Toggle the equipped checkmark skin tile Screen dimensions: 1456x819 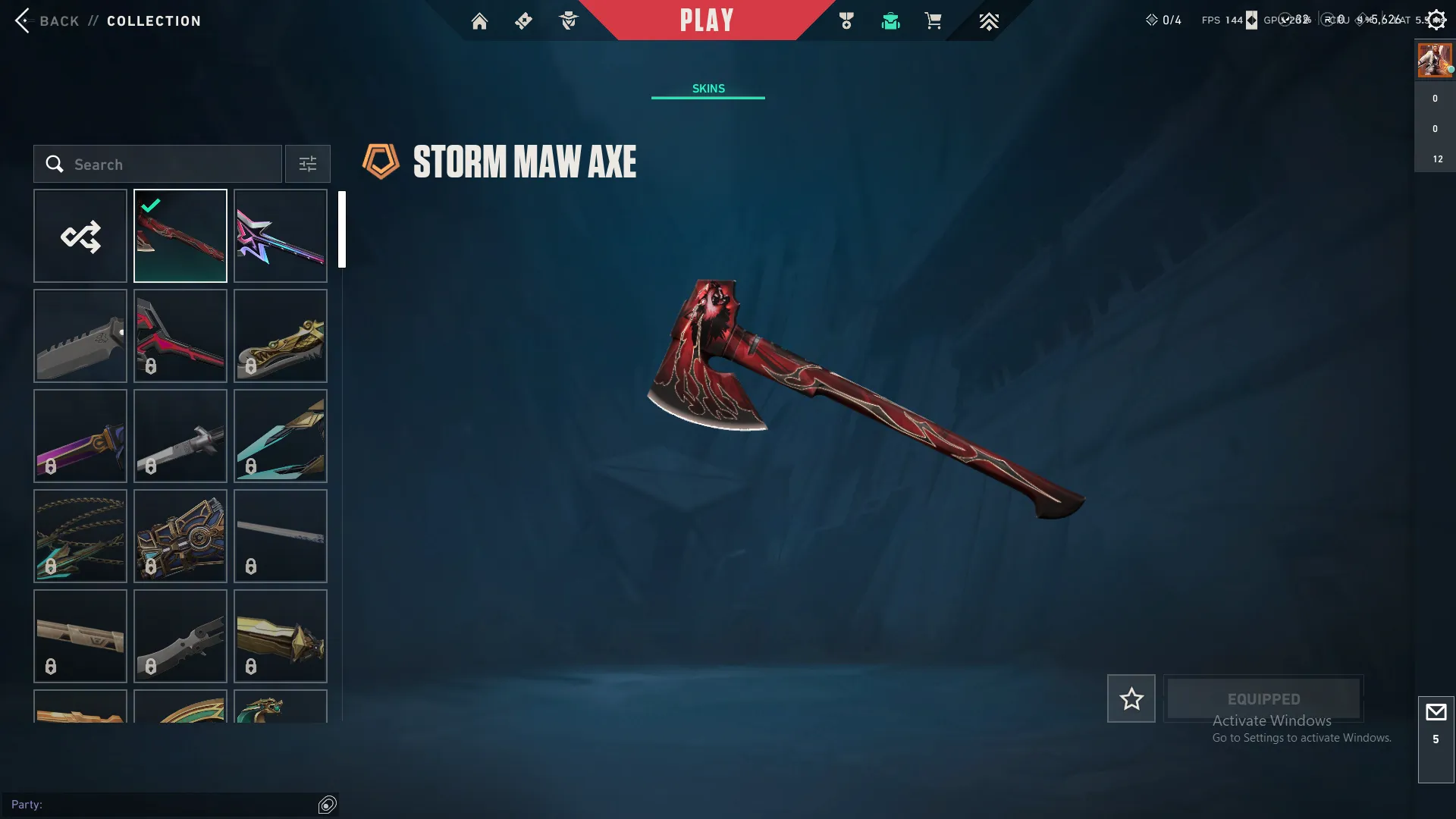tap(180, 236)
